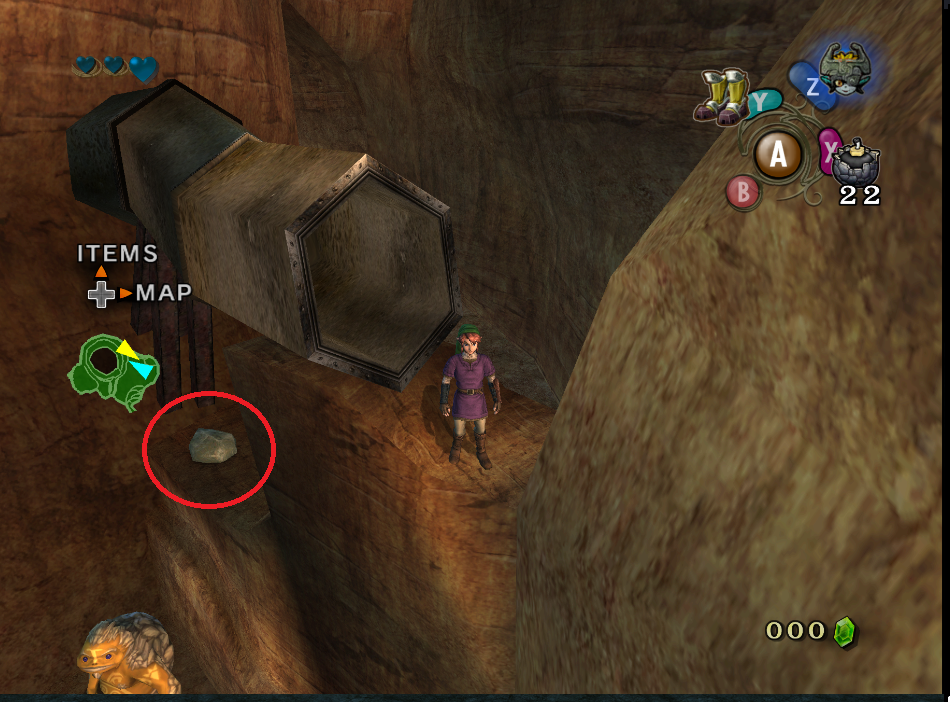This screenshot has width=950, height=702.
Task: Select the Iron Boots item icon
Action: click(x=722, y=97)
